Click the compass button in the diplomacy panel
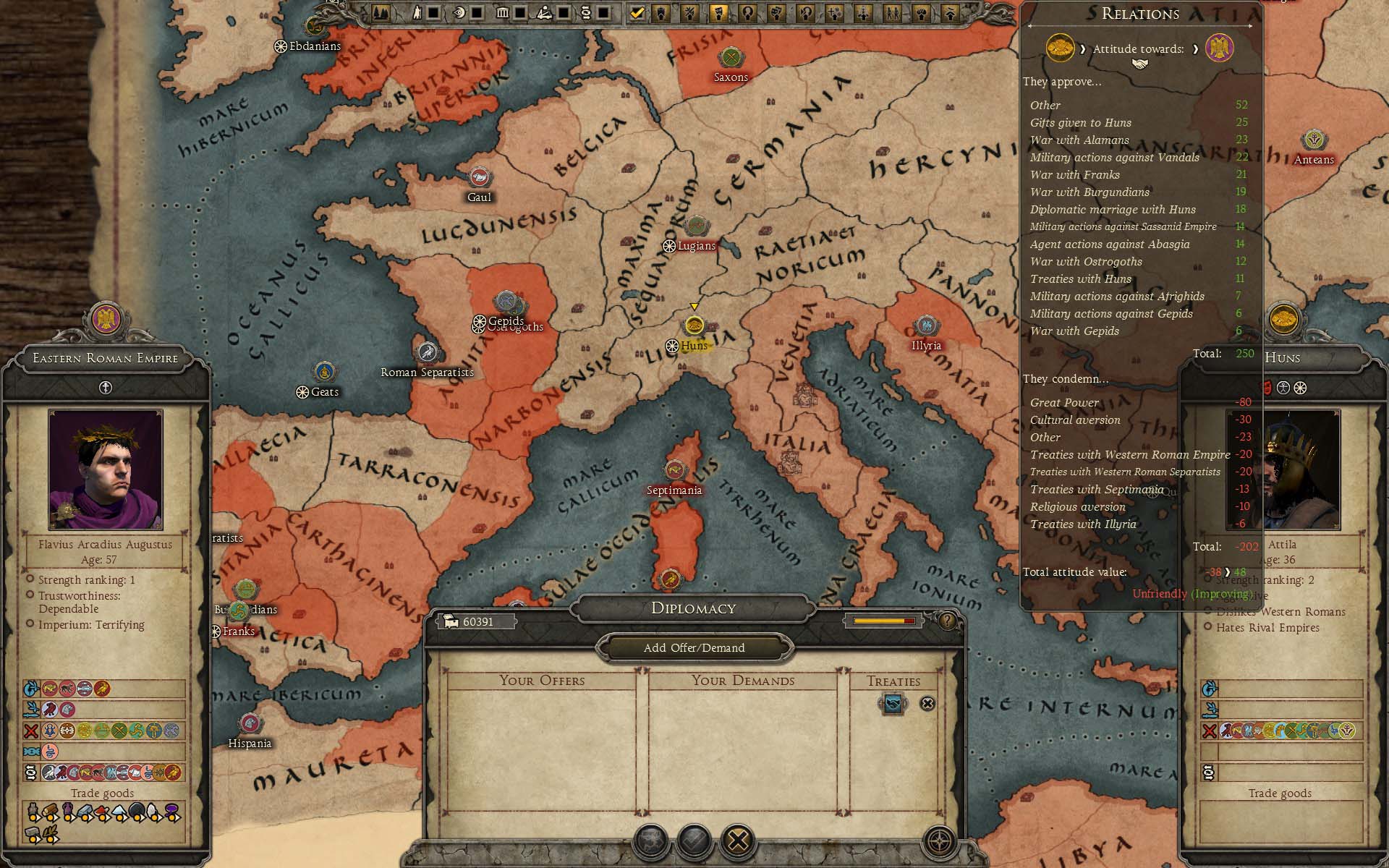The height and width of the screenshot is (868, 1389). coord(940,841)
